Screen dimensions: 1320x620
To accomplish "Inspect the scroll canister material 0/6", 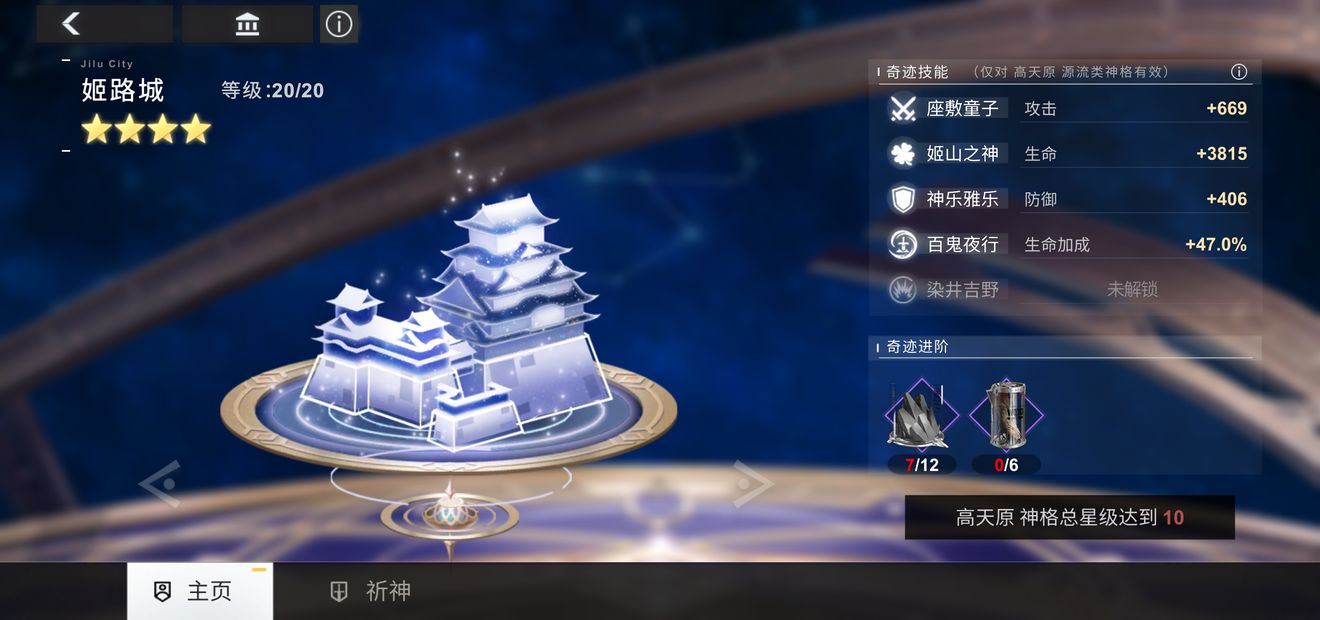I will (x=1006, y=415).
